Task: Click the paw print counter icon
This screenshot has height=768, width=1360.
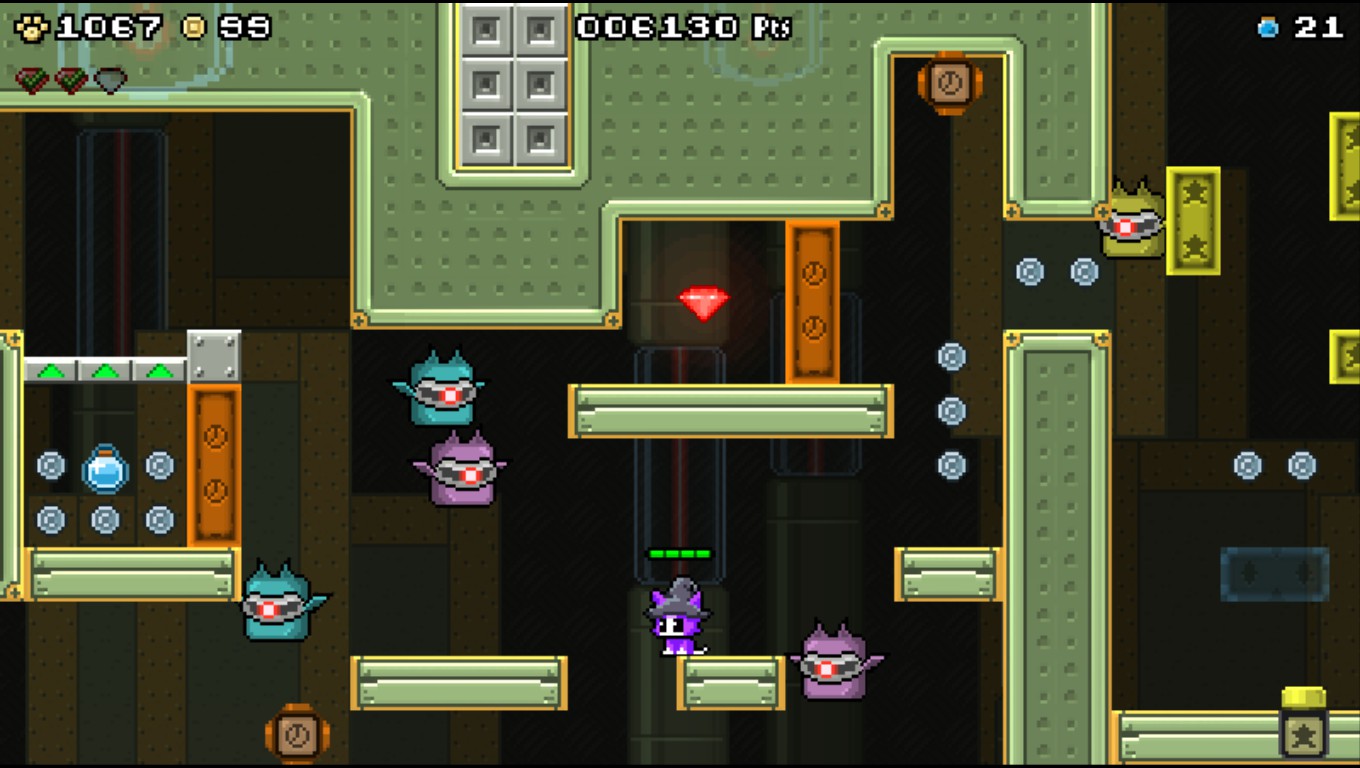Action: pos(33,25)
